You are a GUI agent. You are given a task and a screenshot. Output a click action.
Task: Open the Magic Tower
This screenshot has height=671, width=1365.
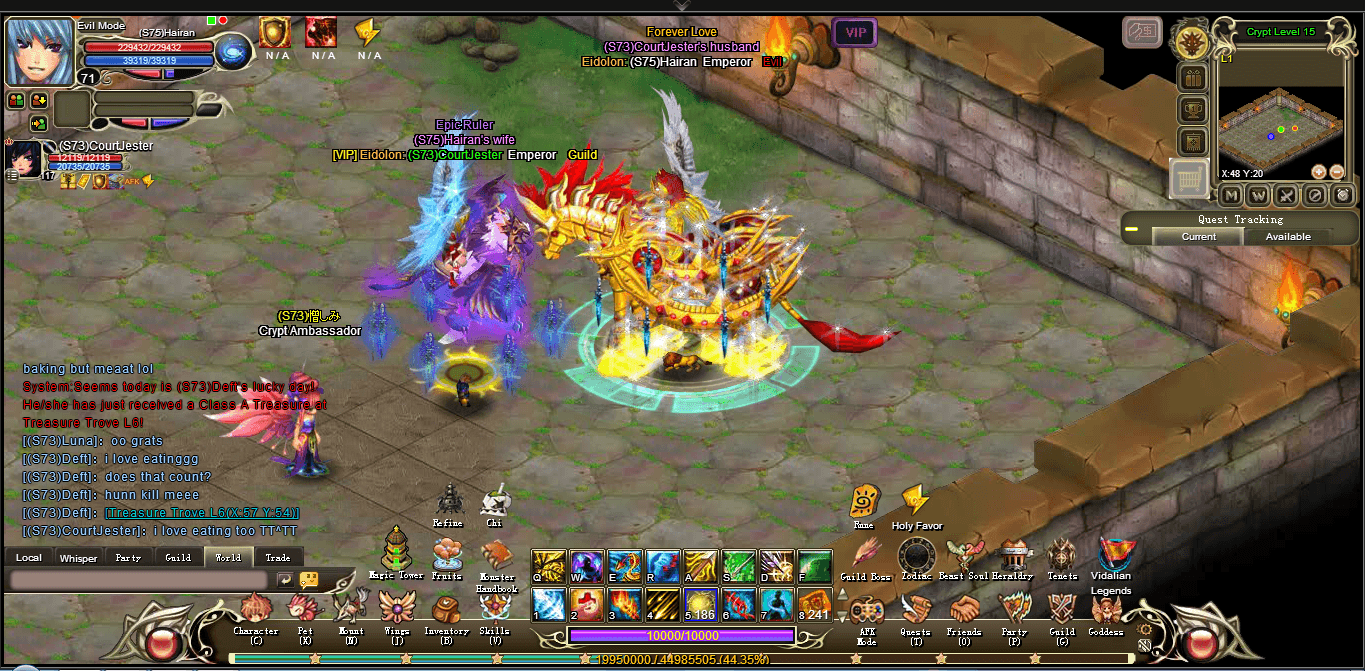396,551
